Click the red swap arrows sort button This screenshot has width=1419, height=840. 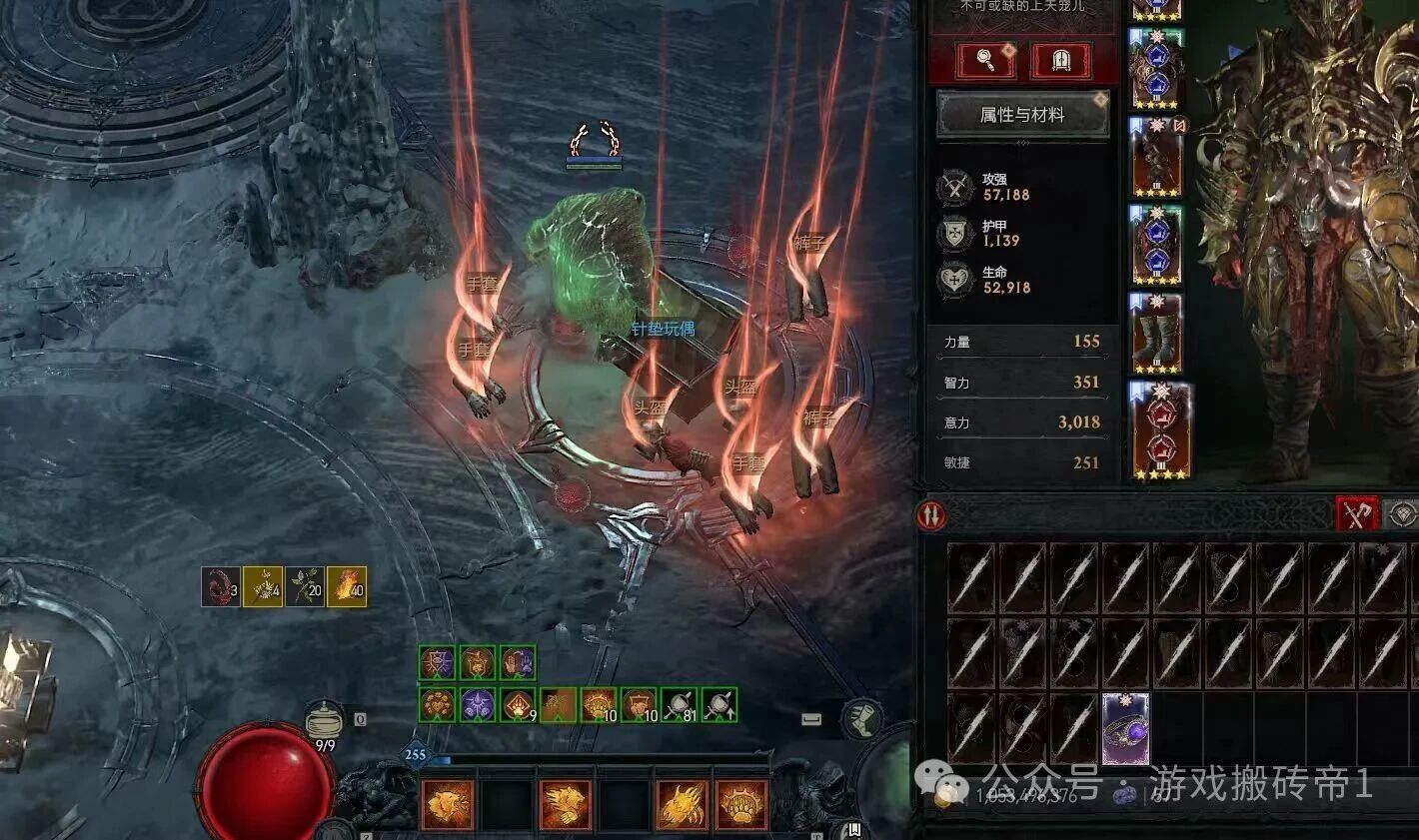click(931, 515)
